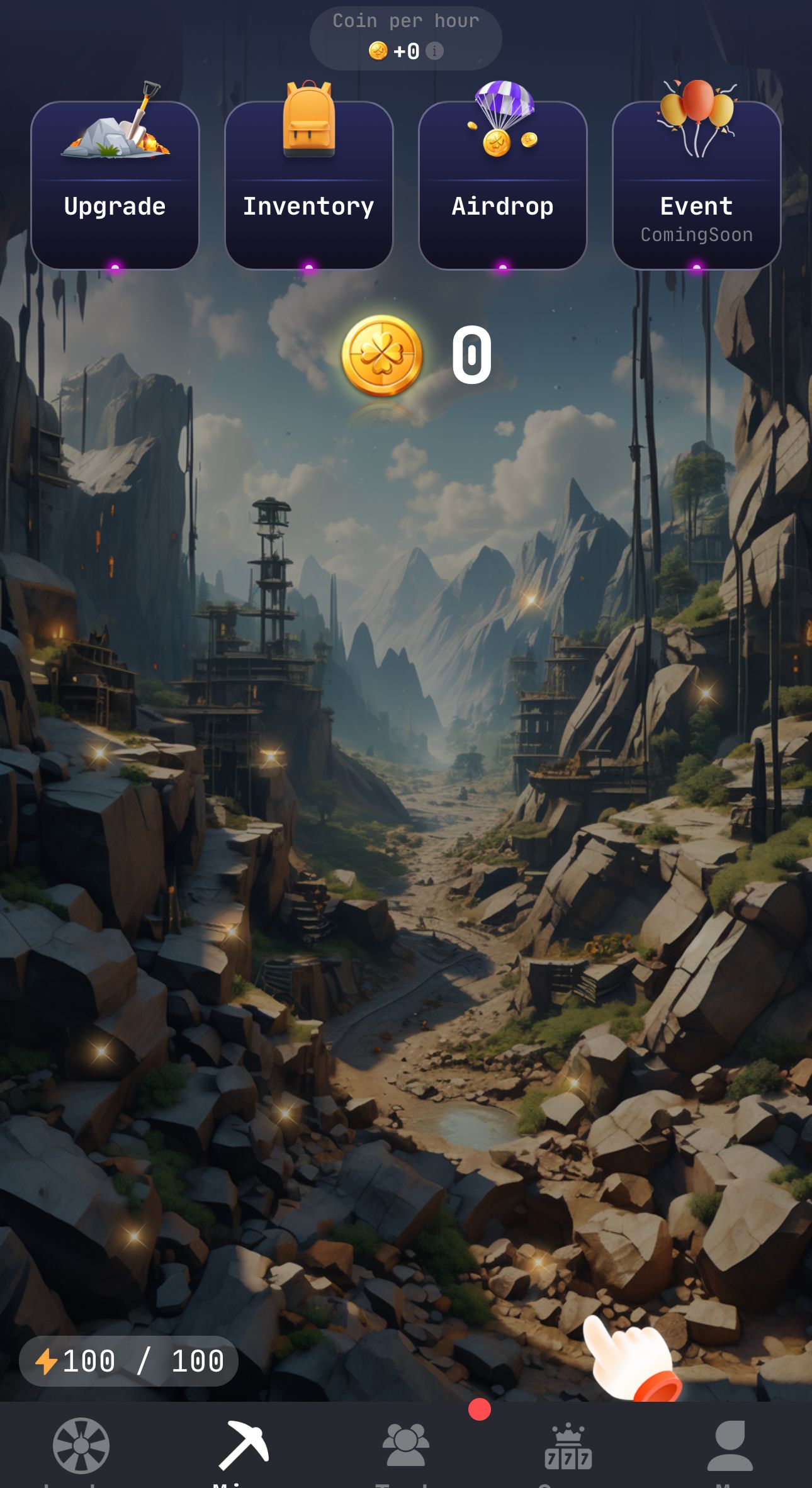Open the Upgrade panel
812x1488 pixels.
(115, 183)
